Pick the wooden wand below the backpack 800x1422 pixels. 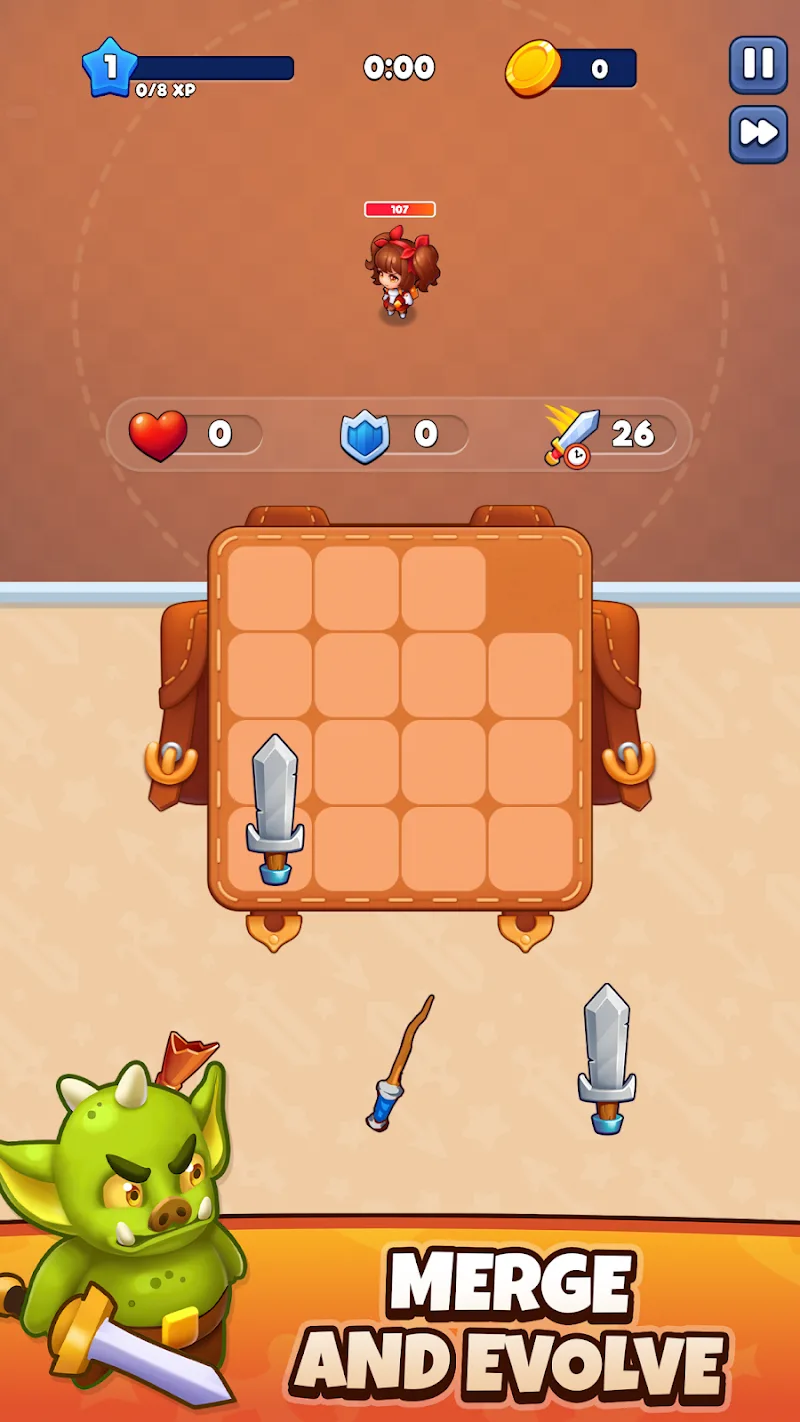pyautogui.click(x=401, y=1063)
